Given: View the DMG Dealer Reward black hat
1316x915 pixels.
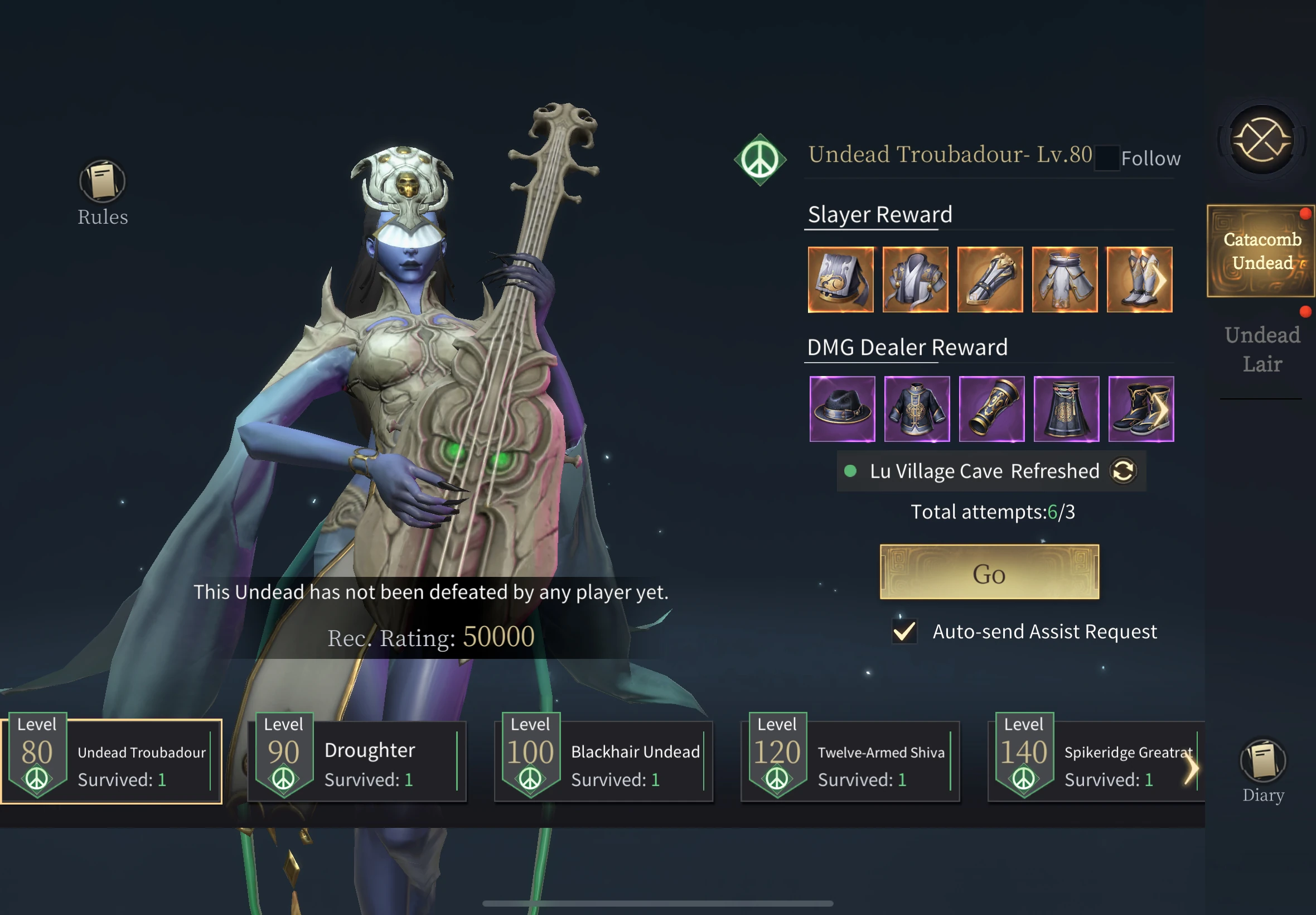Looking at the screenshot, I should pos(842,409).
